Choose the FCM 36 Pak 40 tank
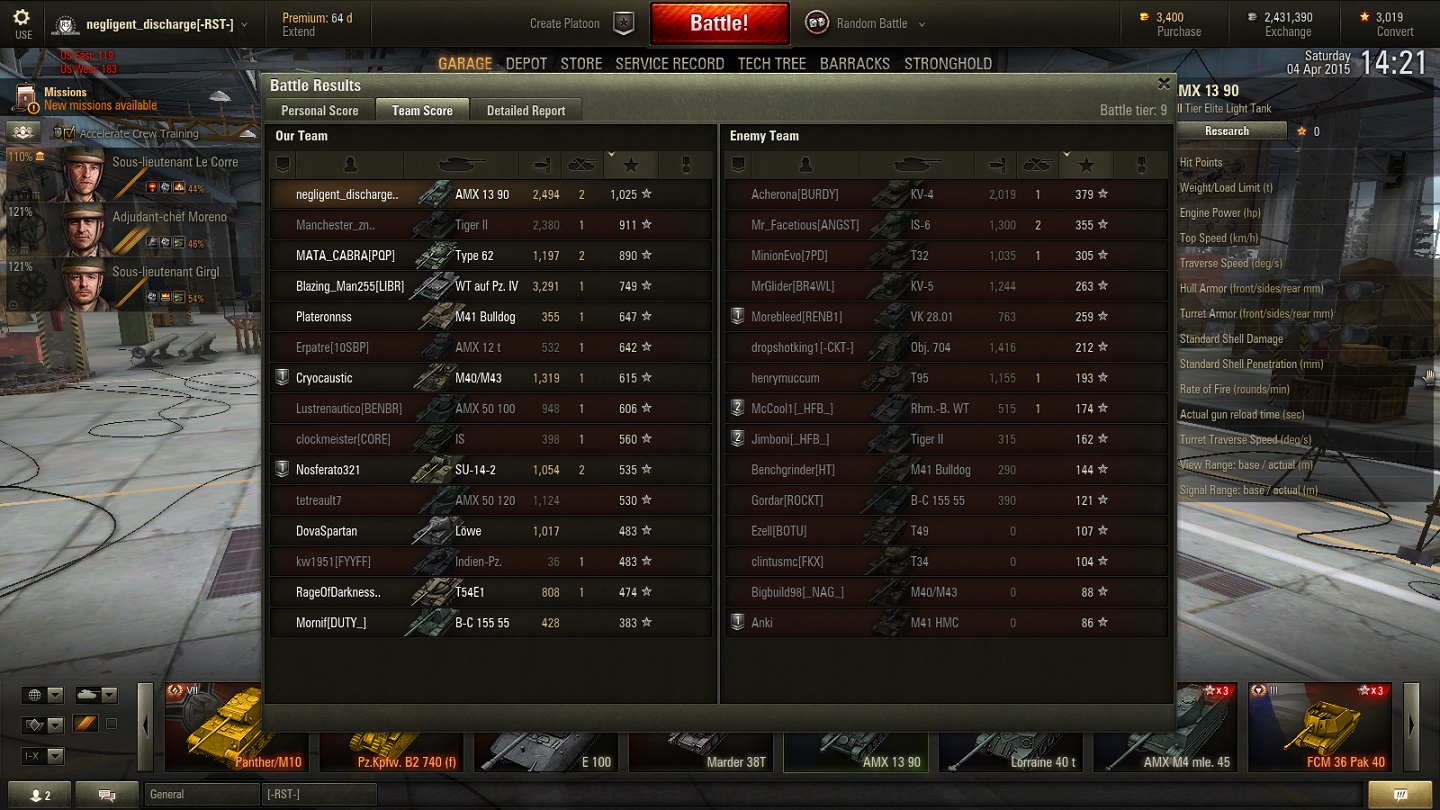Viewport: 1440px width, 810px height. [1318, 728]
